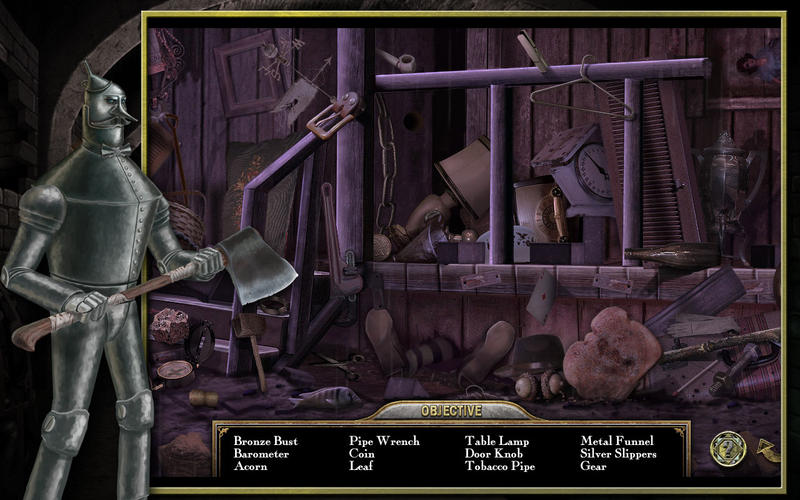Choose the Silver Slippers list entry
The height and width of the screenshot is (500, 800).
point(619,454)
